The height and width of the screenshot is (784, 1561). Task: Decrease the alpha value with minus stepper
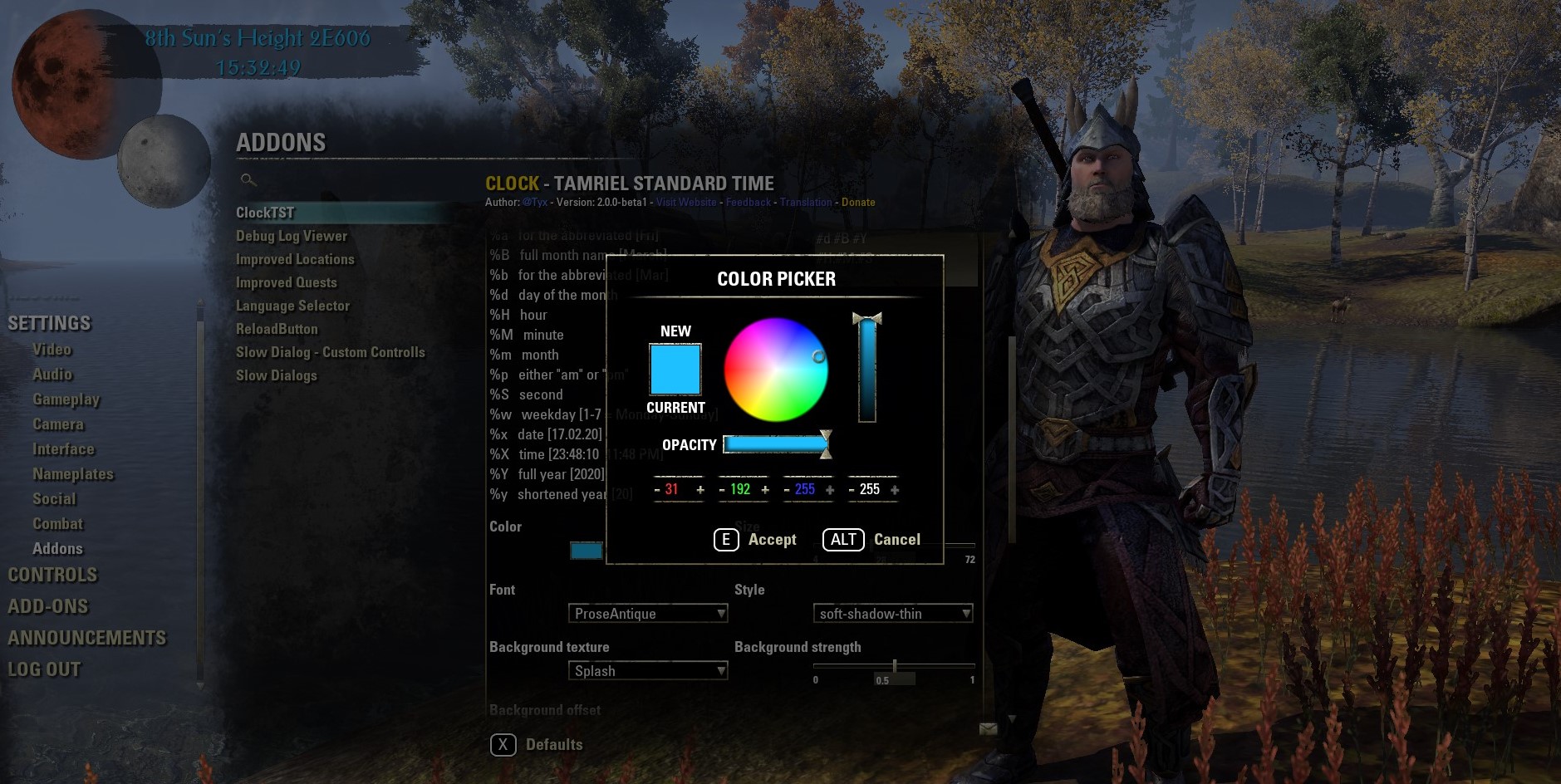tap(852, 489)
